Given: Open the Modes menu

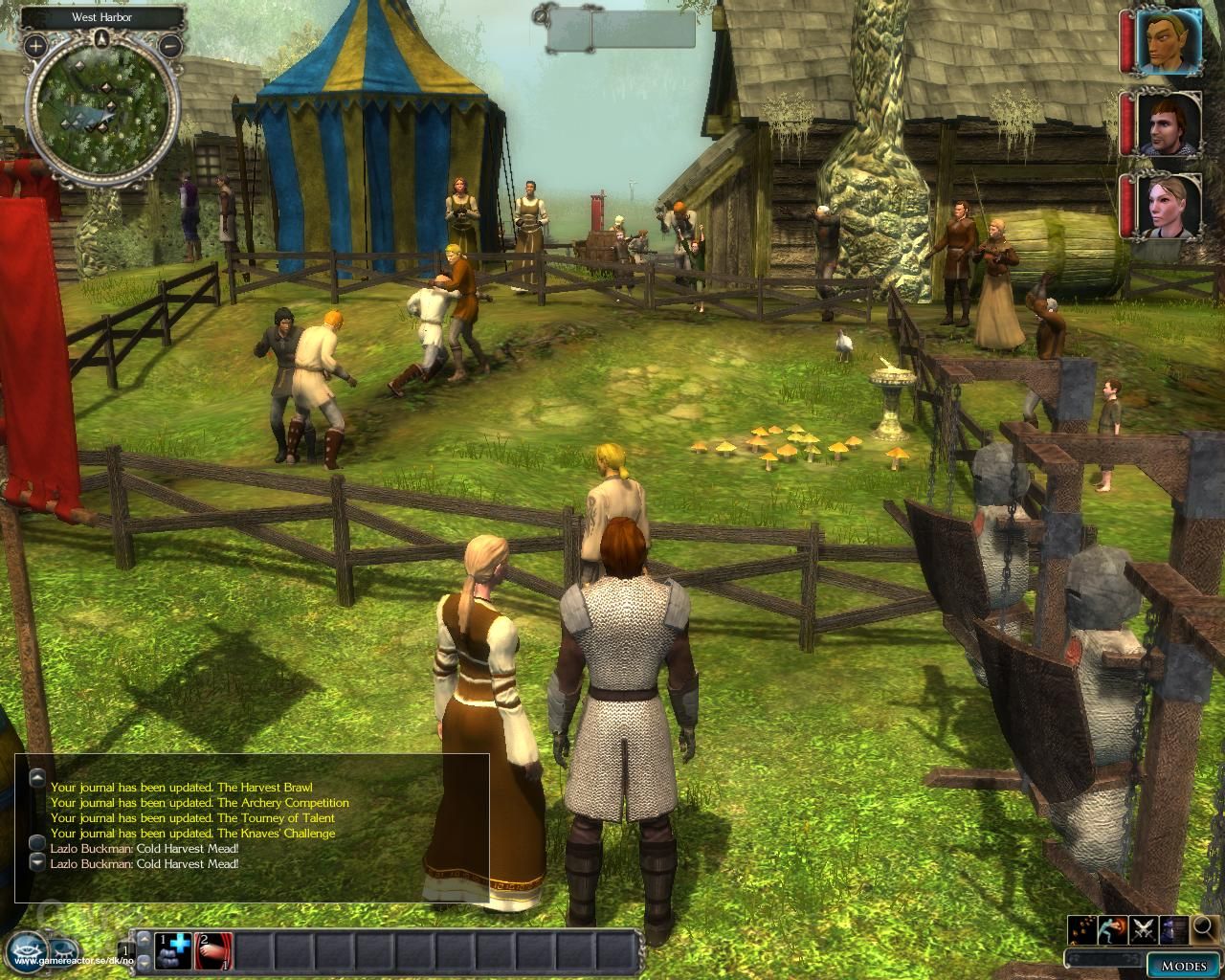Looking at the screenshot, I should [x=1185, y=965].
